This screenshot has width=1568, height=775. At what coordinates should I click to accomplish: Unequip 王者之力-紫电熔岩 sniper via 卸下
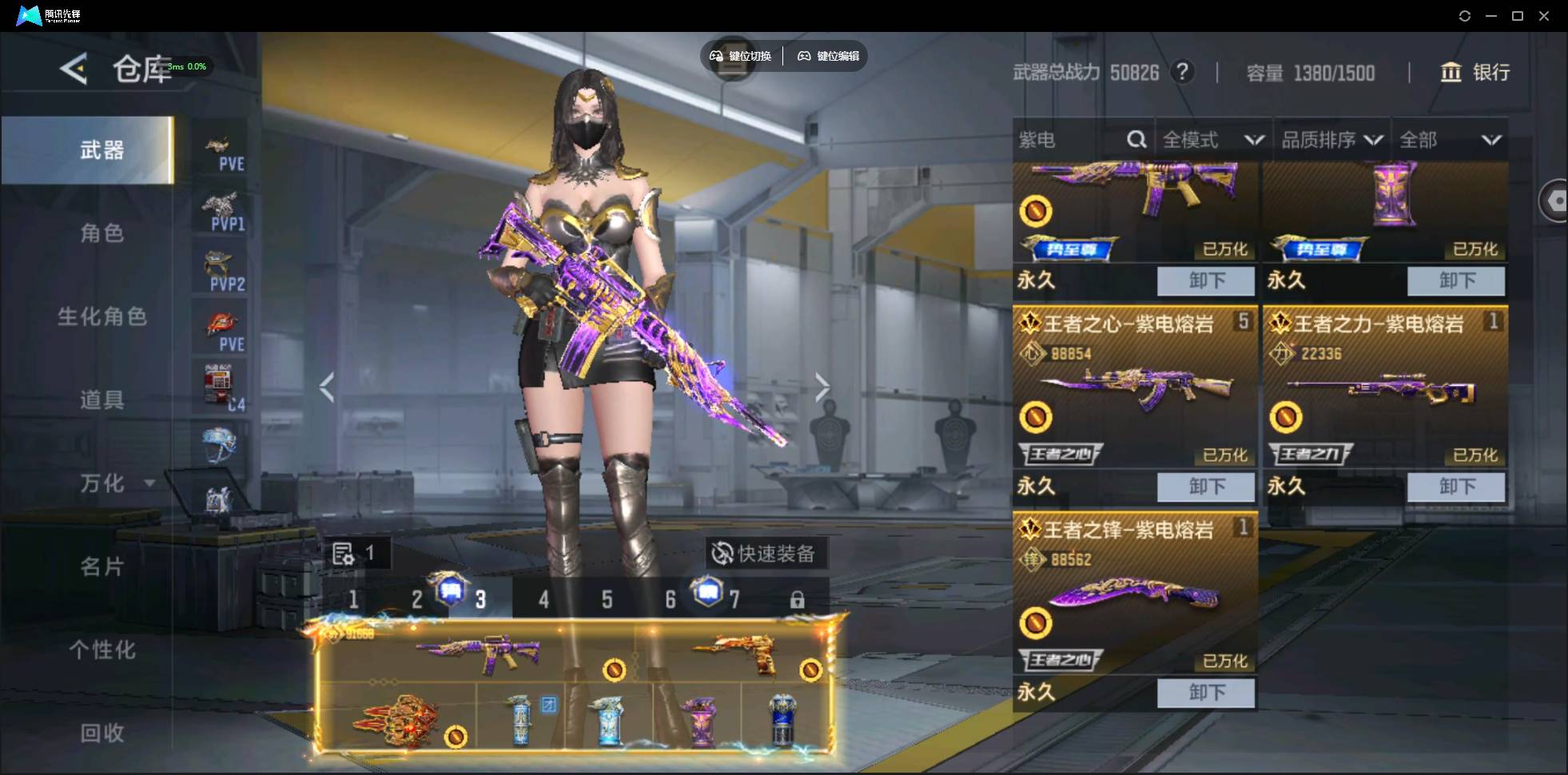(1456, 487)
